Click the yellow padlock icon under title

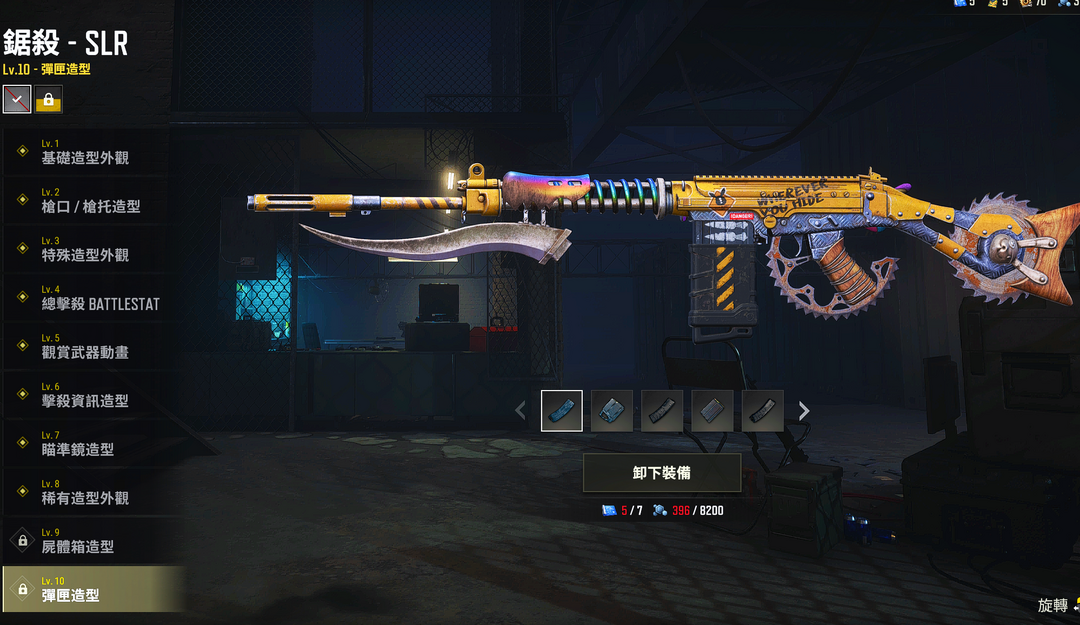(48, 100)
